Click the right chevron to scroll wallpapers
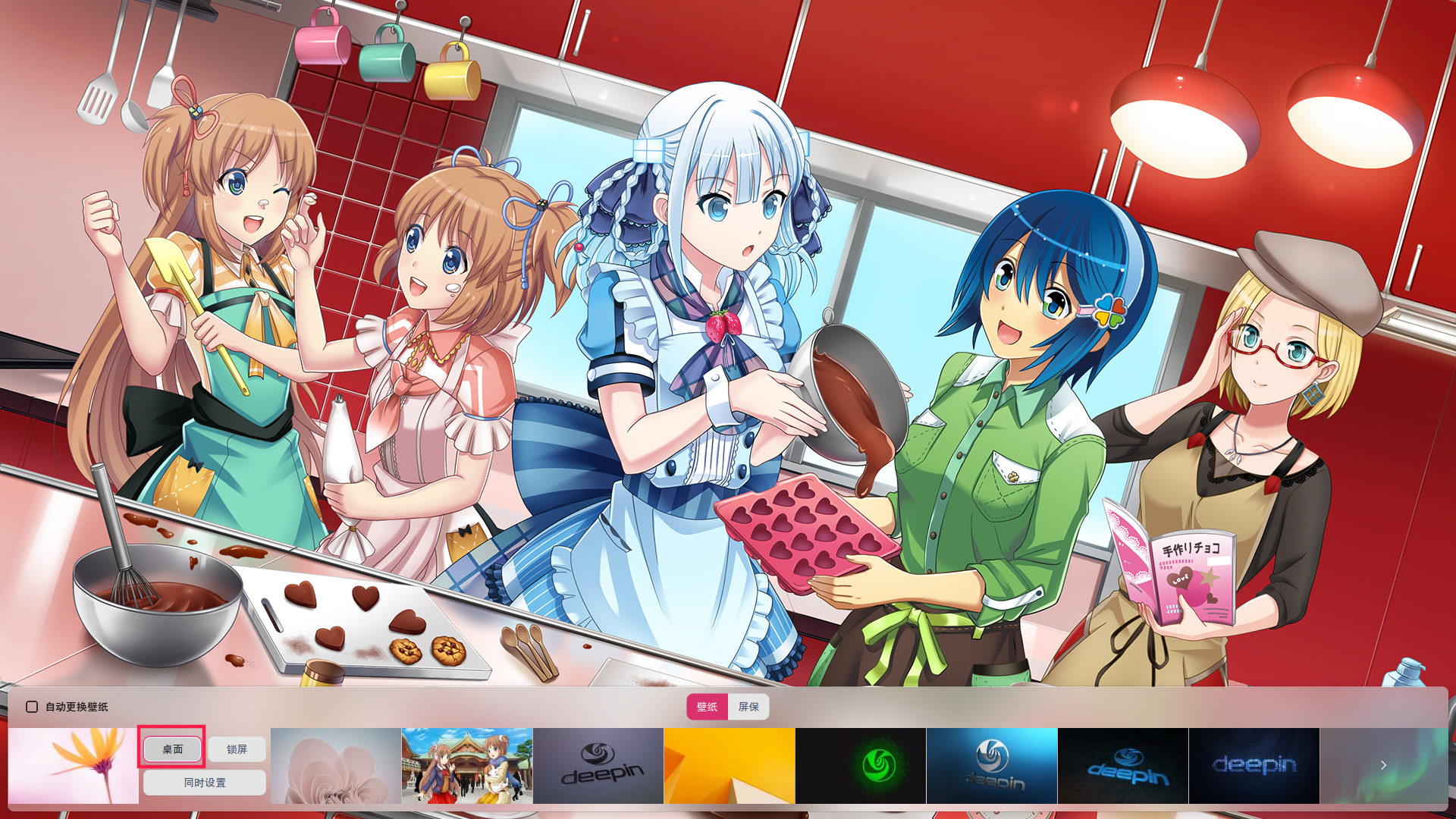The image size is (1456, 819). tap(1383, 766)
